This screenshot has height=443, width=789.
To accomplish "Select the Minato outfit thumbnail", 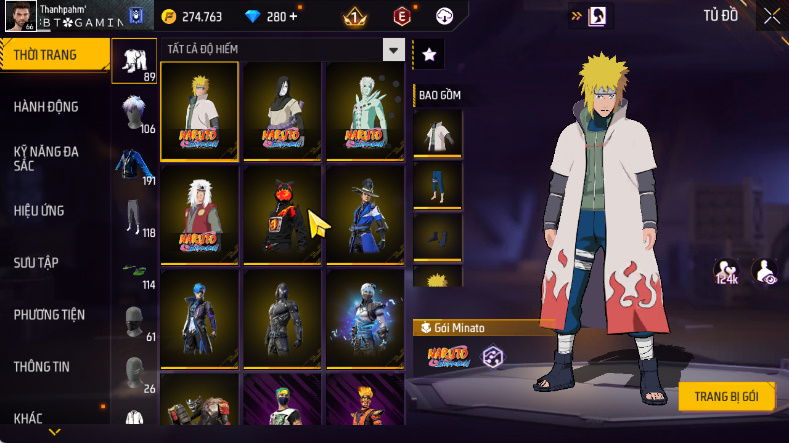I will click(199, 111).
